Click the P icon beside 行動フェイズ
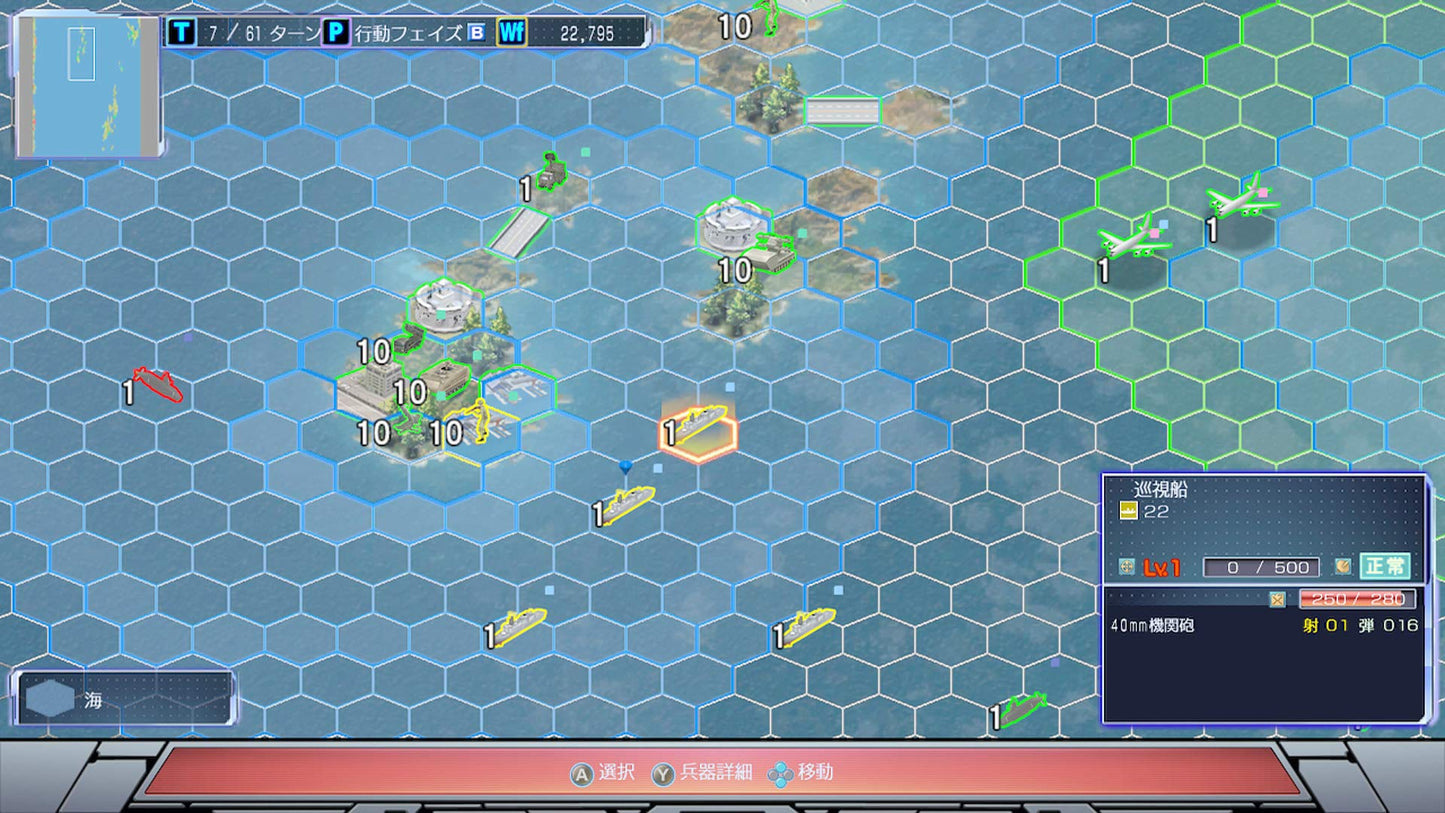Viewport: 1445px width, 813px height. pyautogui.click(x=337, y=31)
